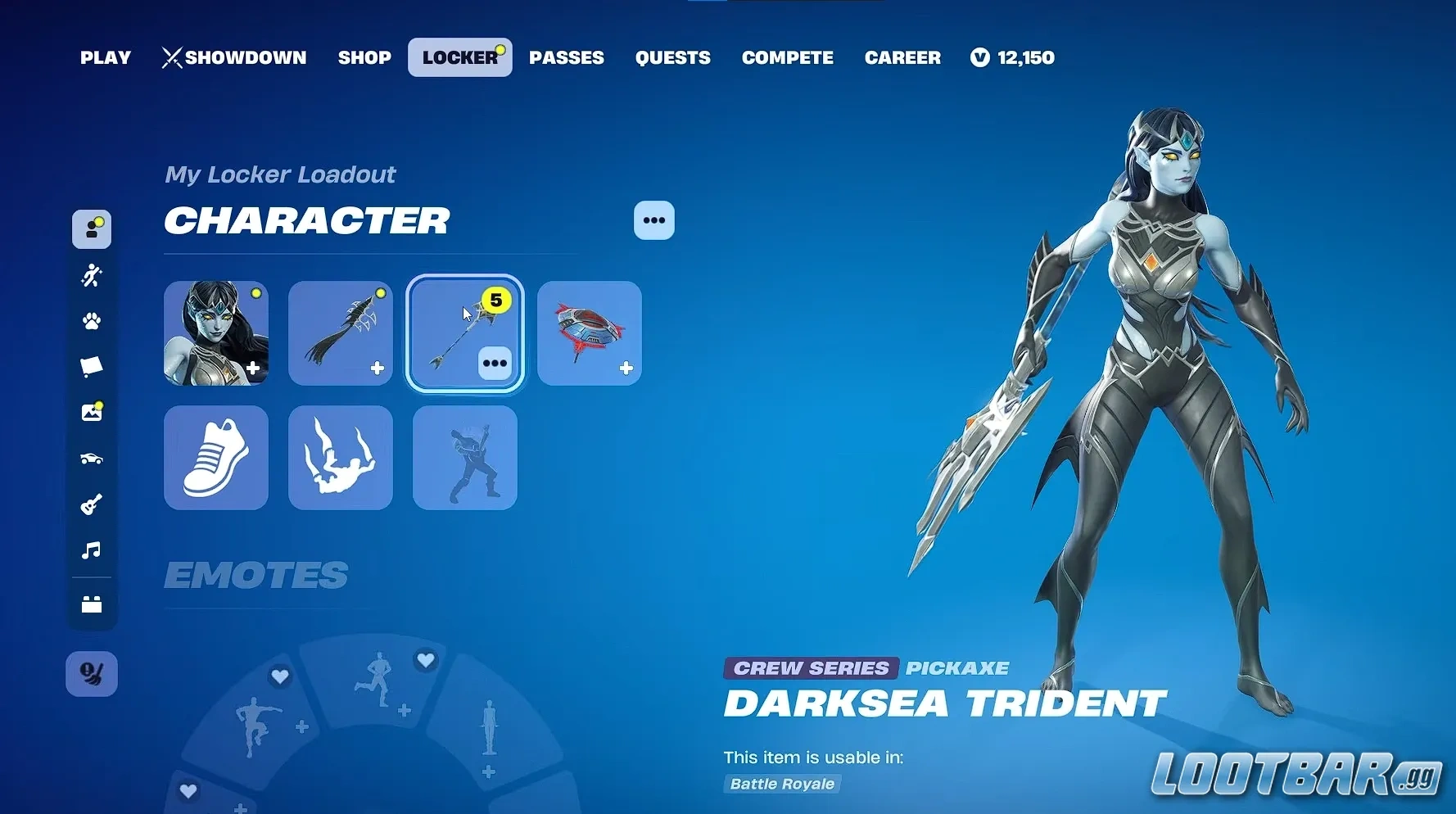Select the glider slot thumbnail
This screenshot has height=814, width=1456.
tap(589, 333)
